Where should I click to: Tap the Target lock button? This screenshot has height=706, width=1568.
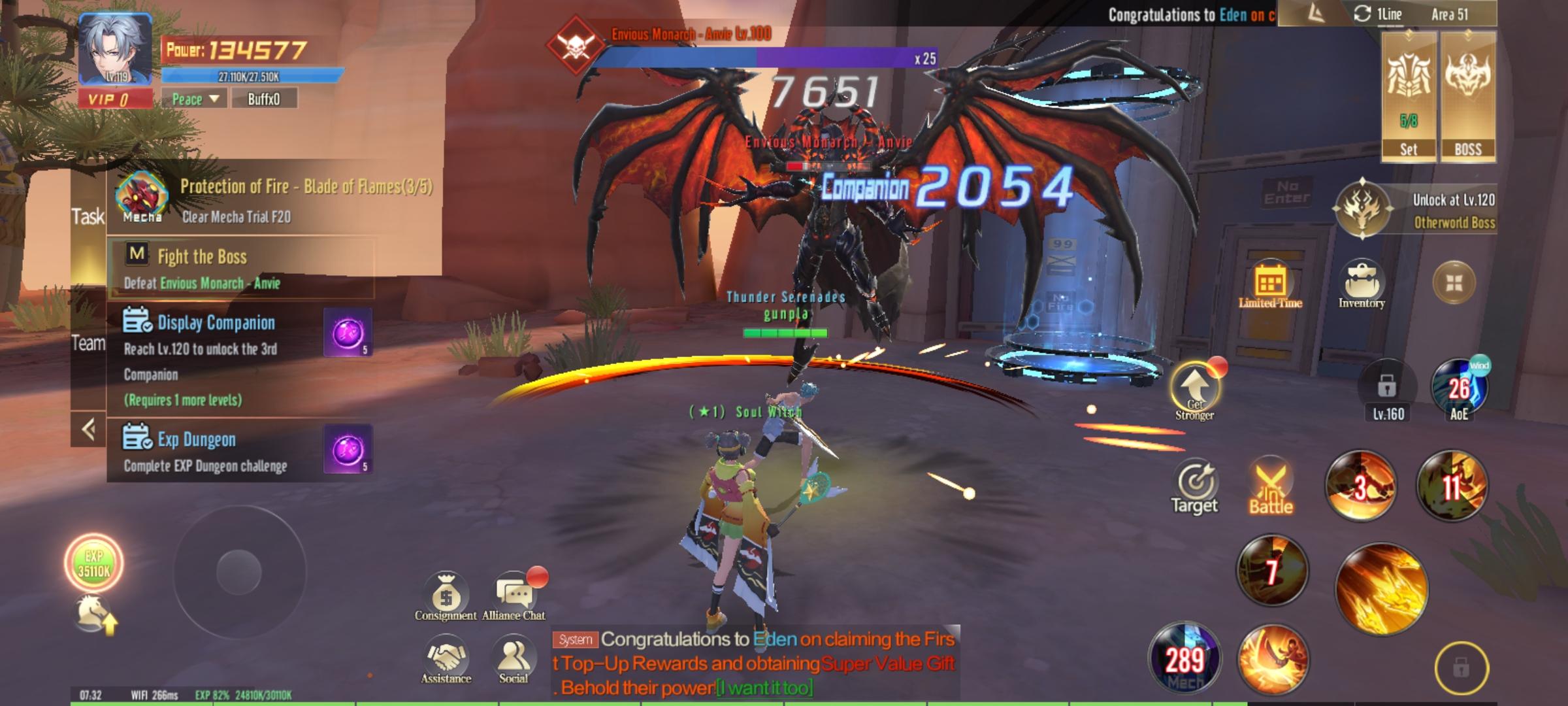[1195, 488]
